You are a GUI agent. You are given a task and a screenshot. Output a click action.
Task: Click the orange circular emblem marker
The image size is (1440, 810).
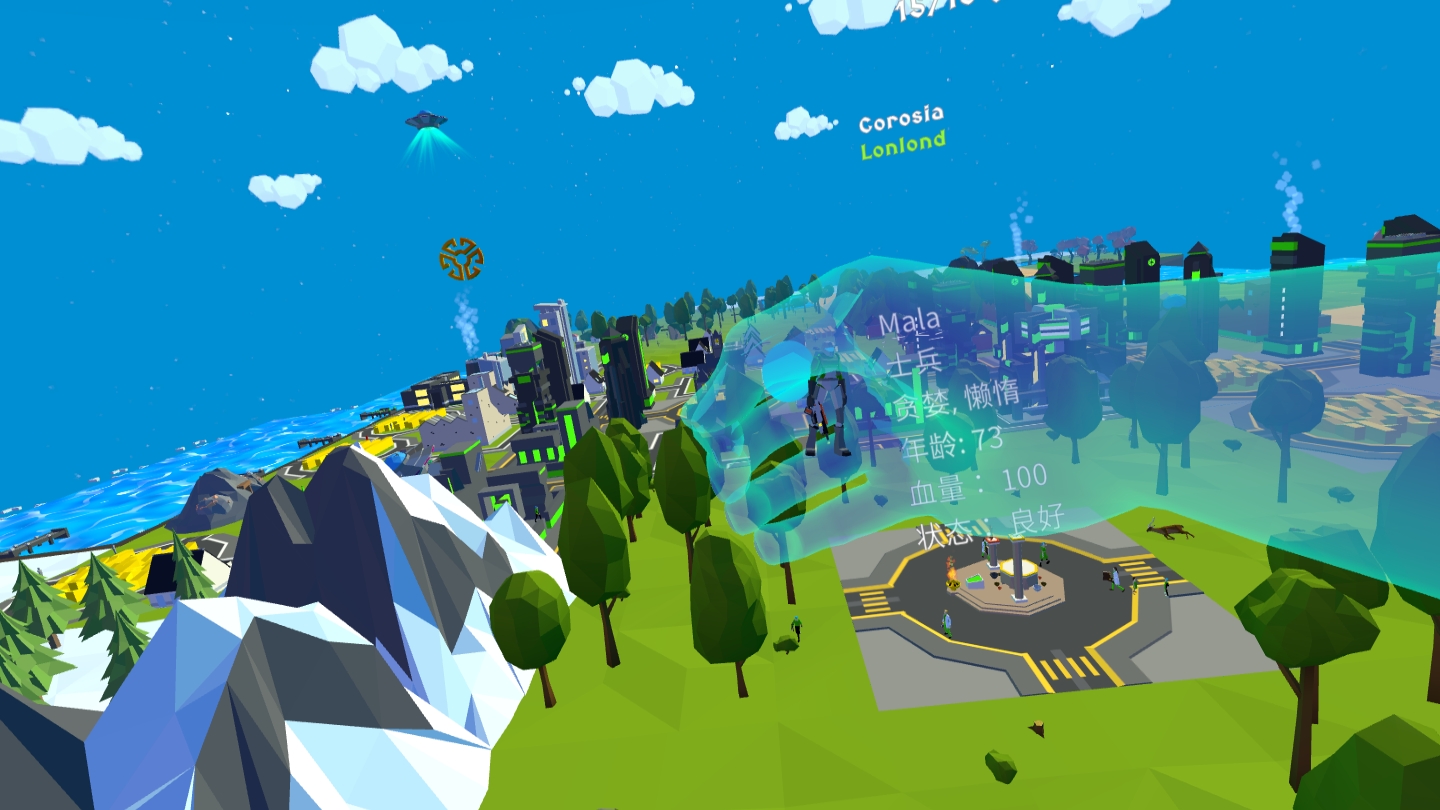461,258
